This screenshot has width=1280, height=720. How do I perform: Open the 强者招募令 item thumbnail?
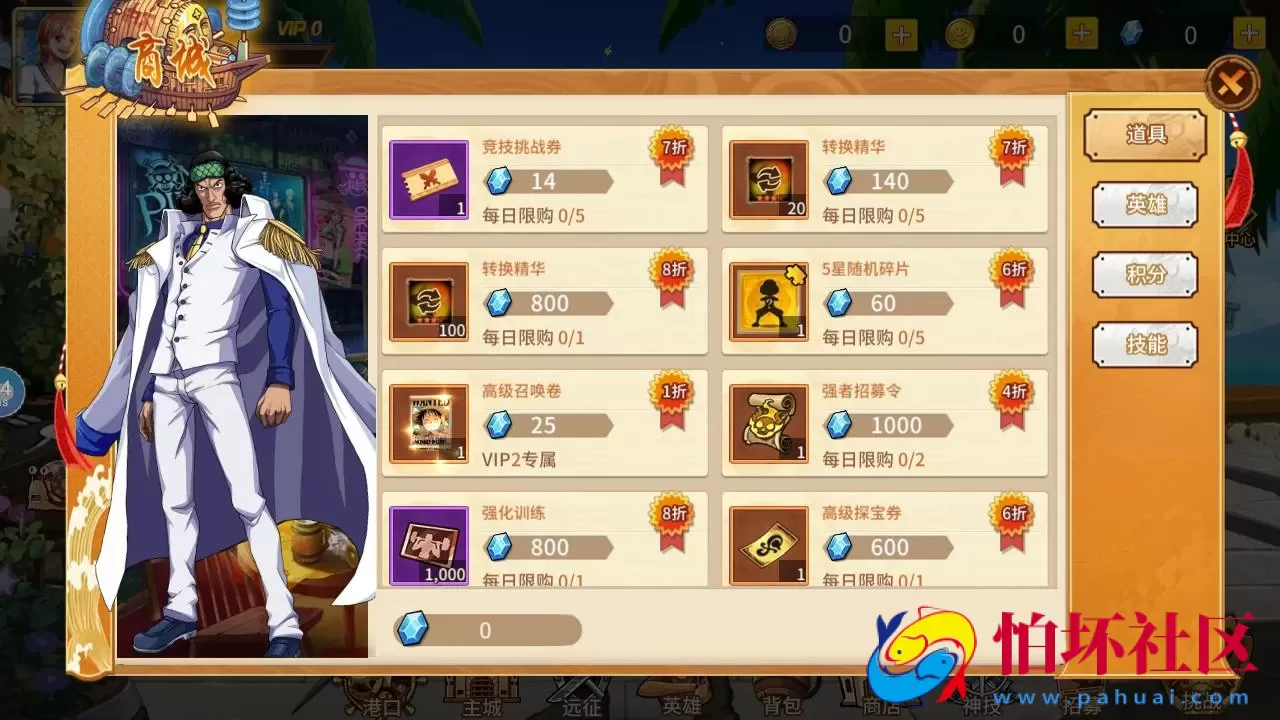coord(768,423)
